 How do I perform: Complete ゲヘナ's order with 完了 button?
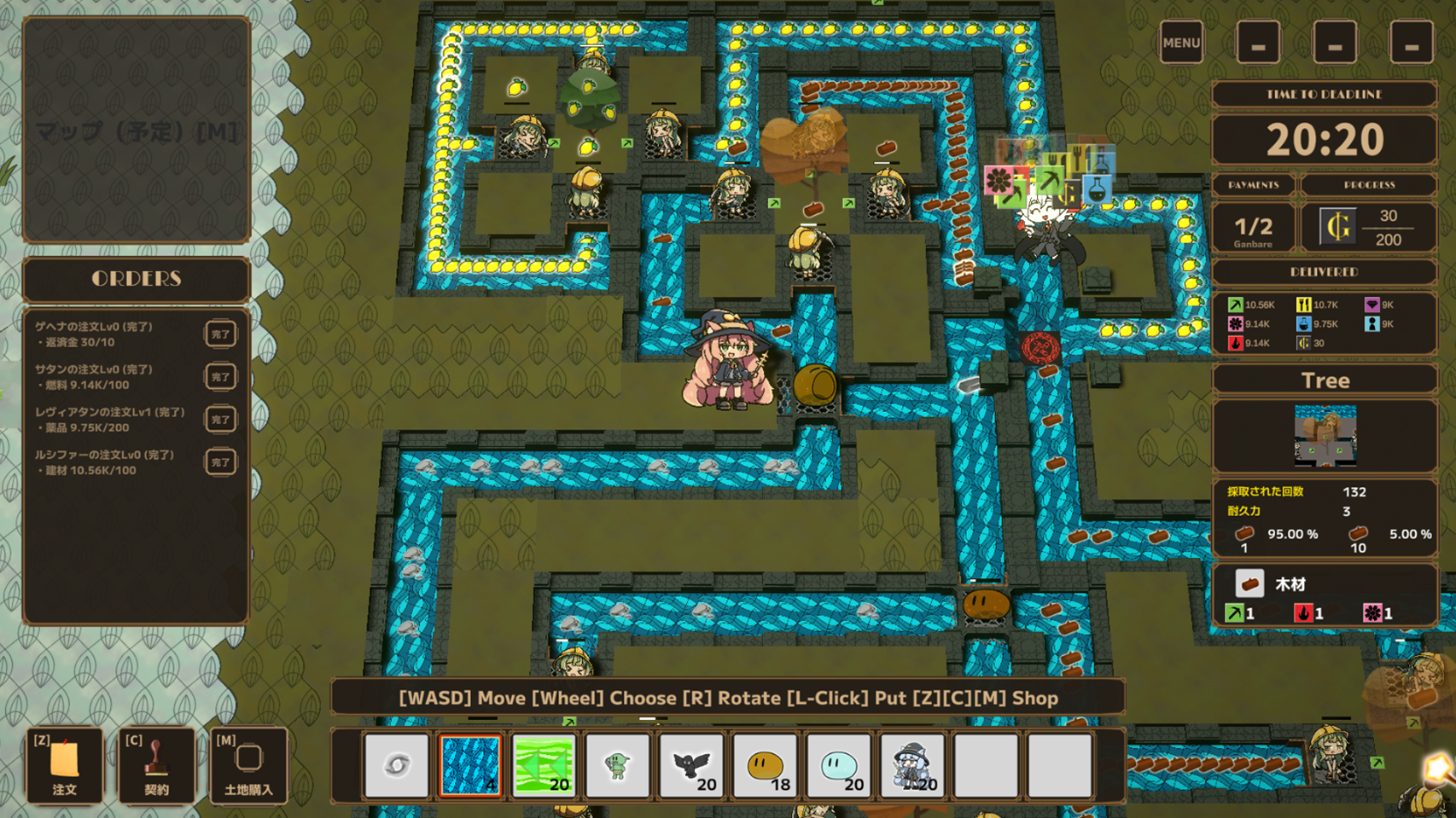click(x=220, y=334)
